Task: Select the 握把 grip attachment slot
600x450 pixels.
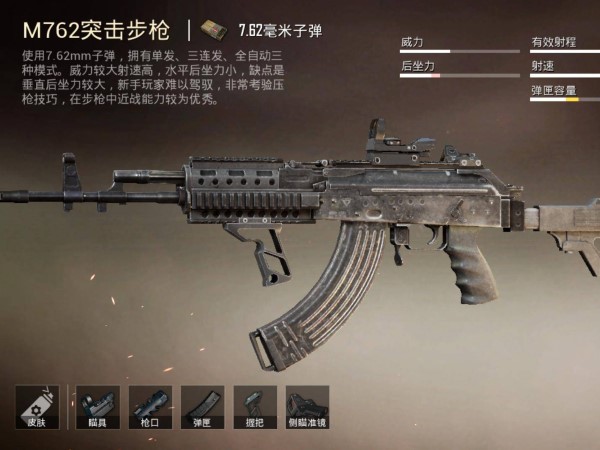Action: [254, 407]
